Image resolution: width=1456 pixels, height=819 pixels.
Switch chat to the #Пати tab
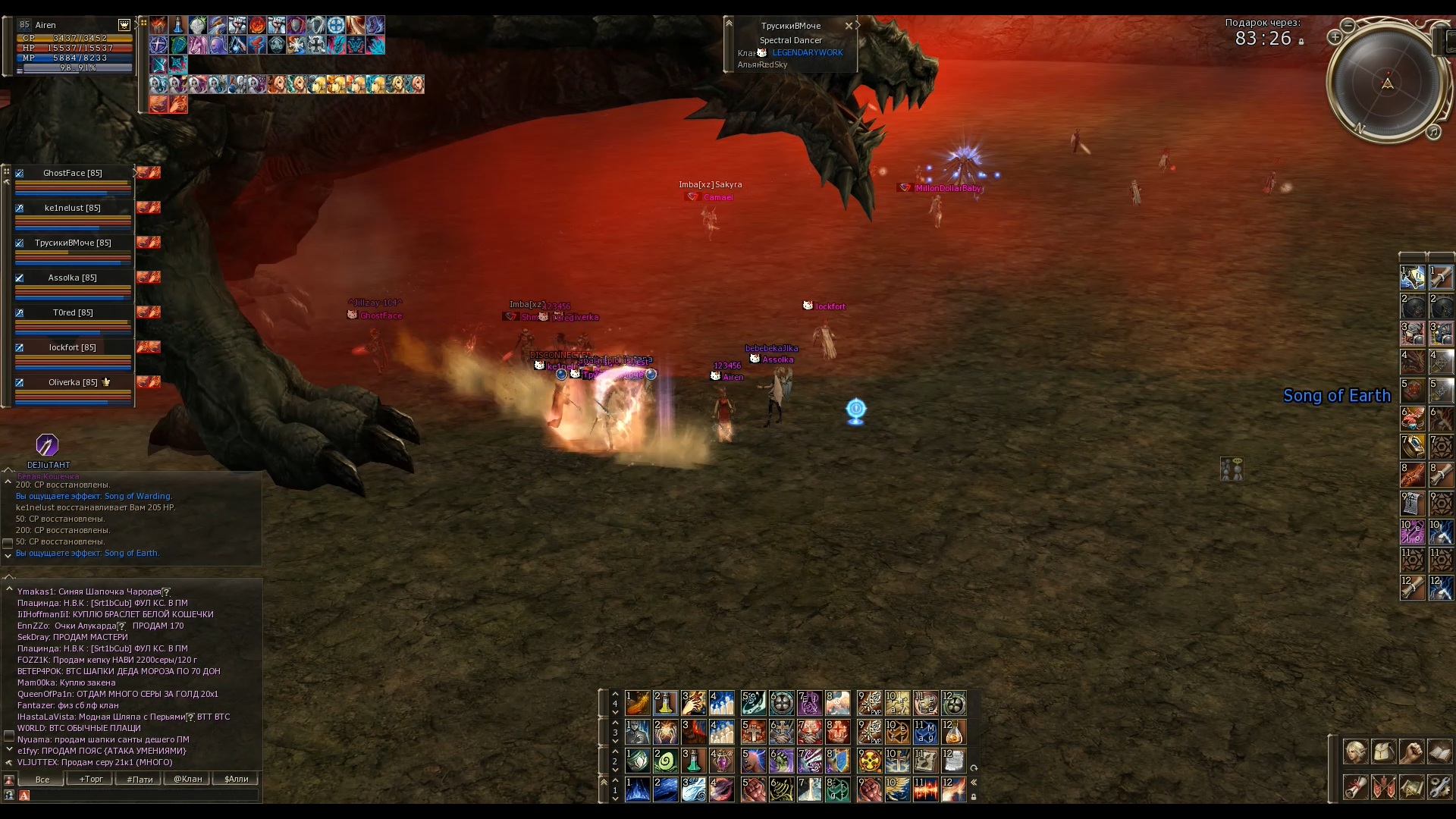(140, 779)
